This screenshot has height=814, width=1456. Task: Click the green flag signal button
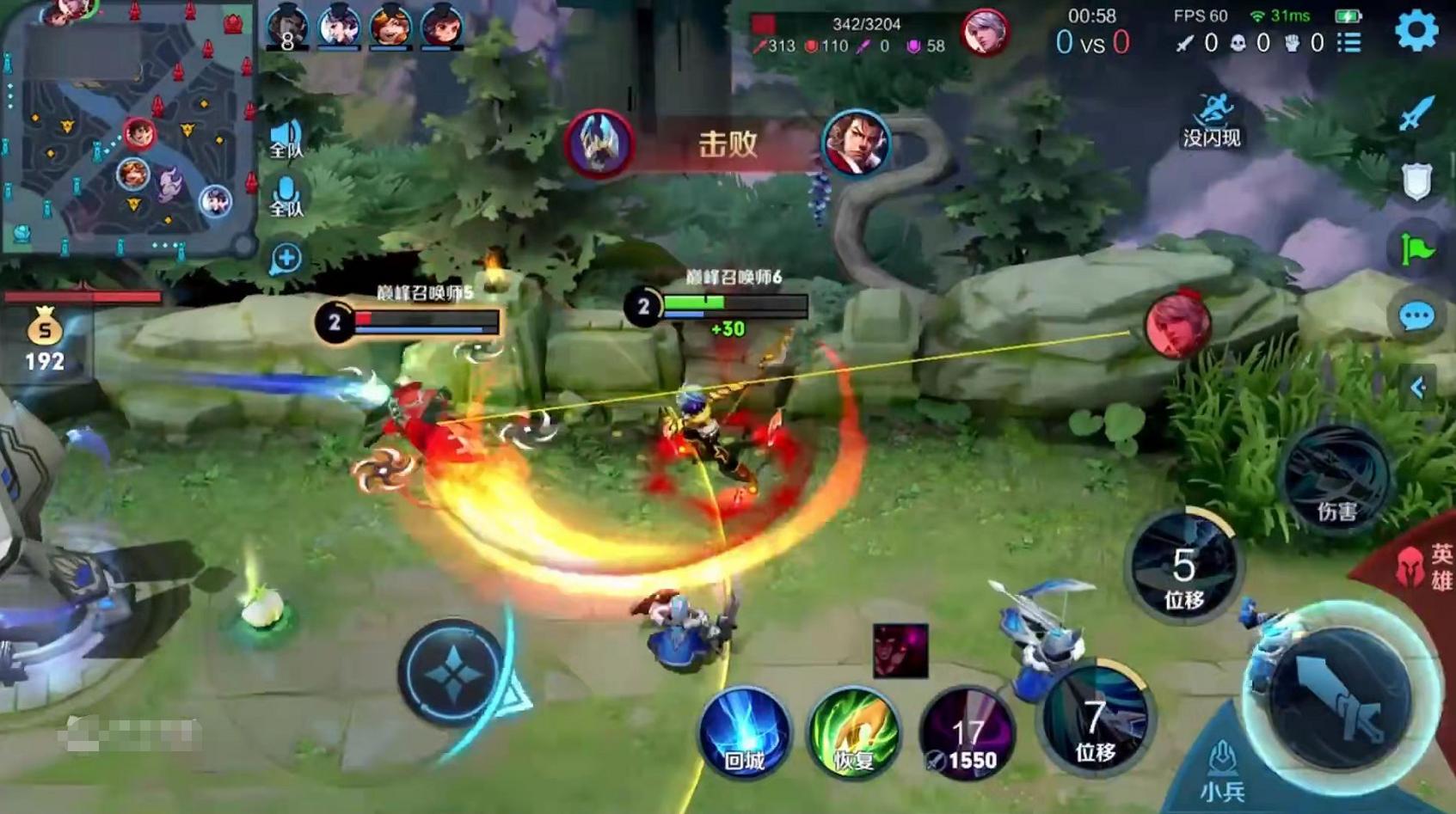pos(1416,249)
